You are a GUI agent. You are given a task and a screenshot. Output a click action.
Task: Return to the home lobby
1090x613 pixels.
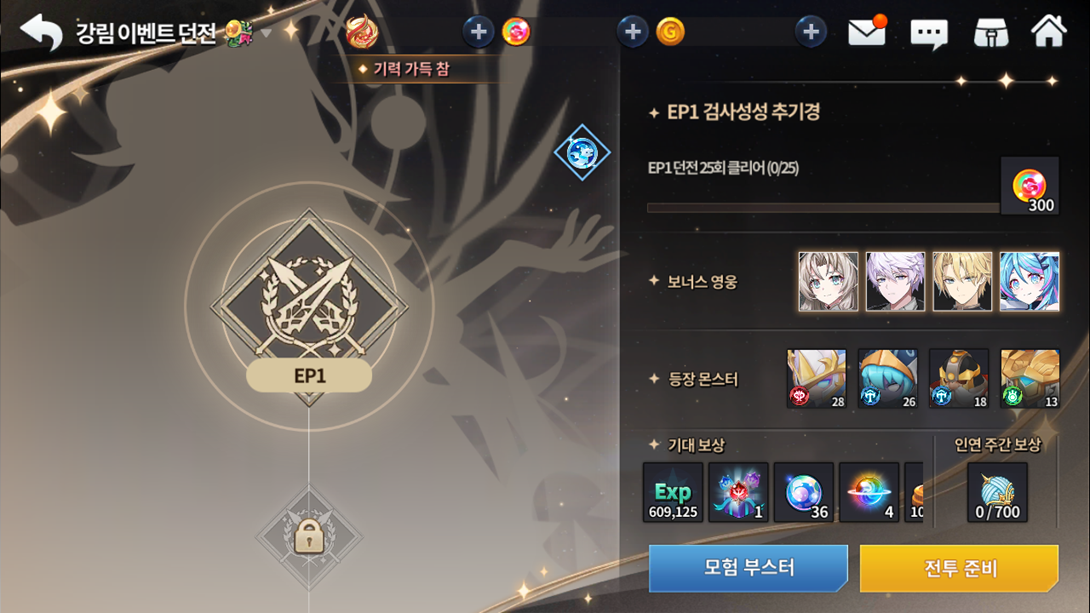[x=1048, y=32]
